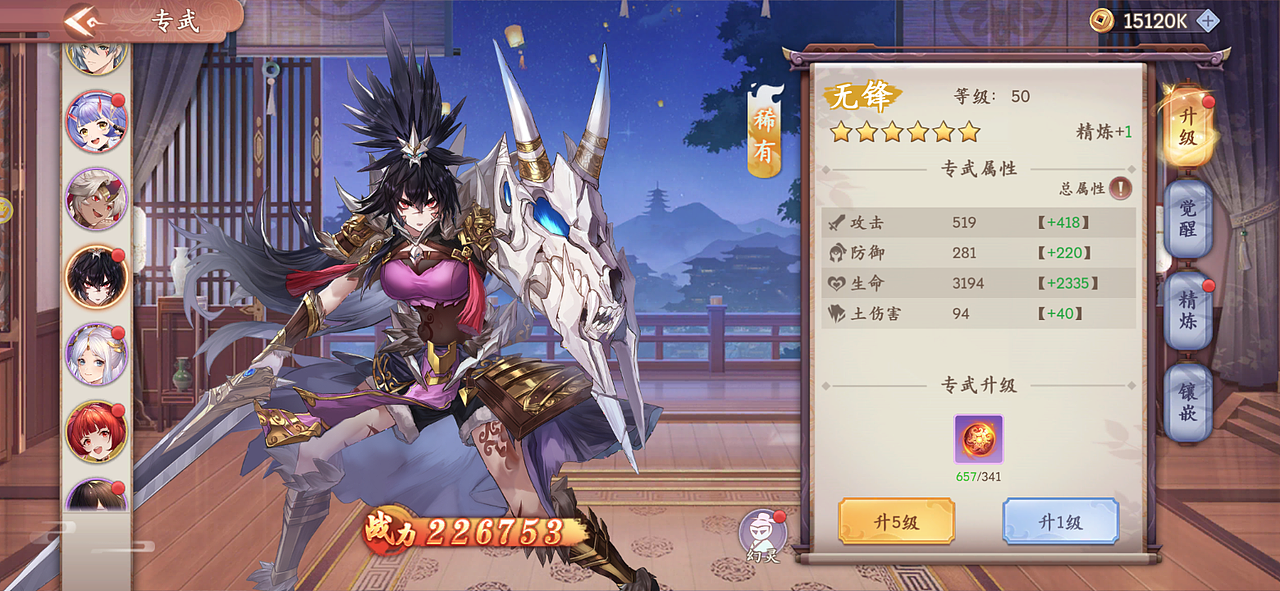Upgrade weapon by five levels with 升5级
Viewport: 1280px width, 591px height.
pyautogui.click(x=896, y=521)
